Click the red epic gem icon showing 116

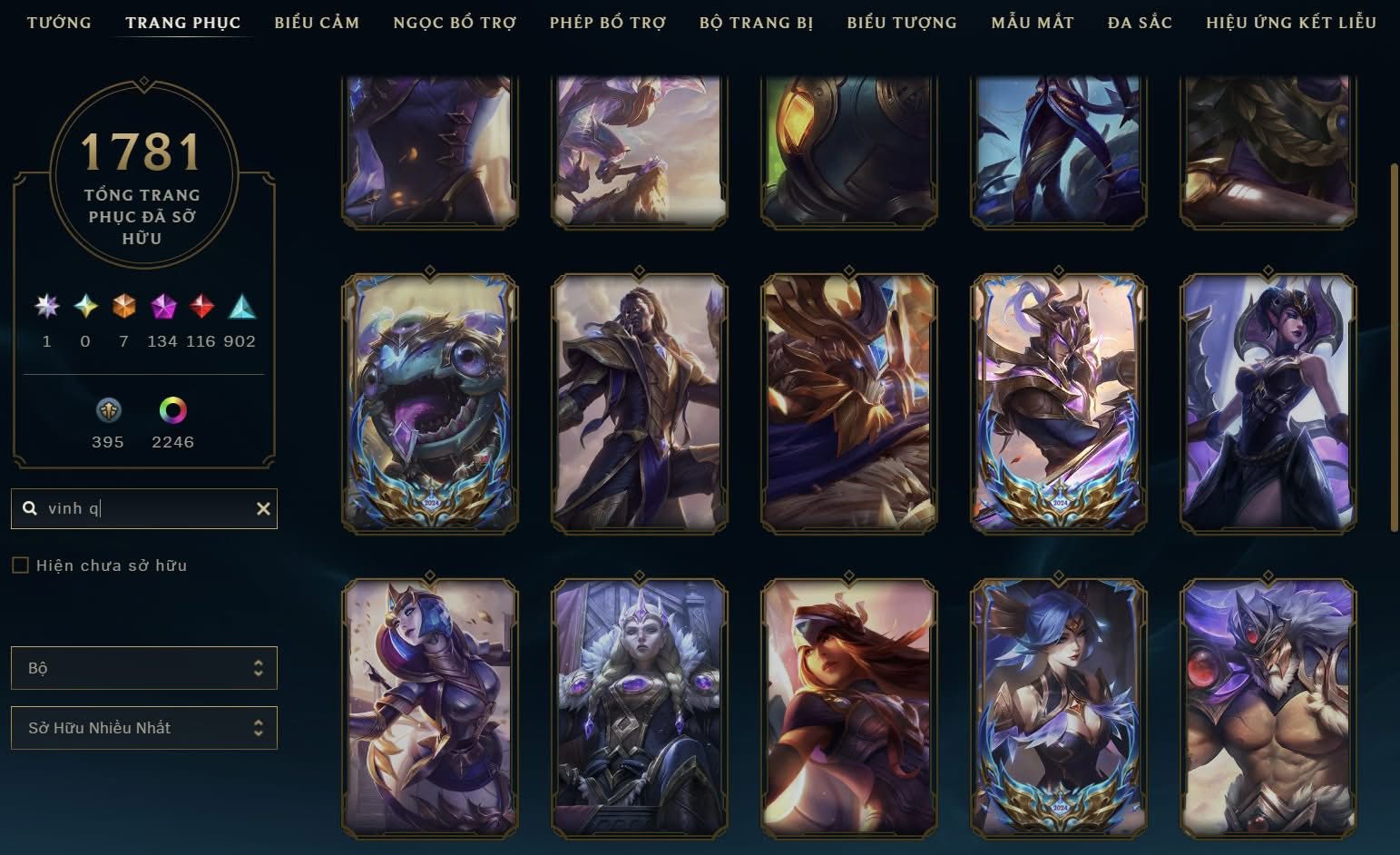201,306
